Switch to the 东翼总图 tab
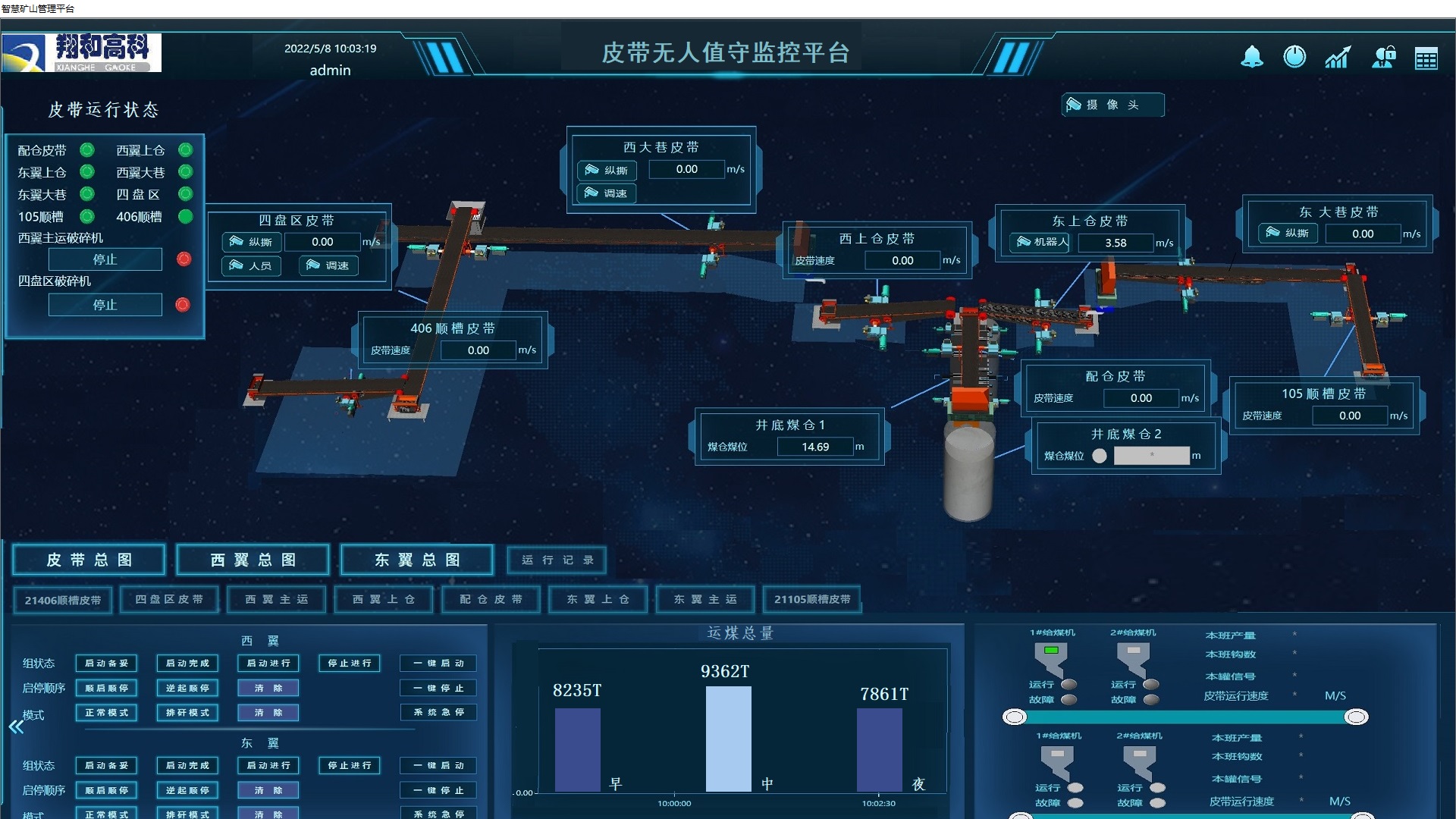1456x819 pixels. pos(416,560)
